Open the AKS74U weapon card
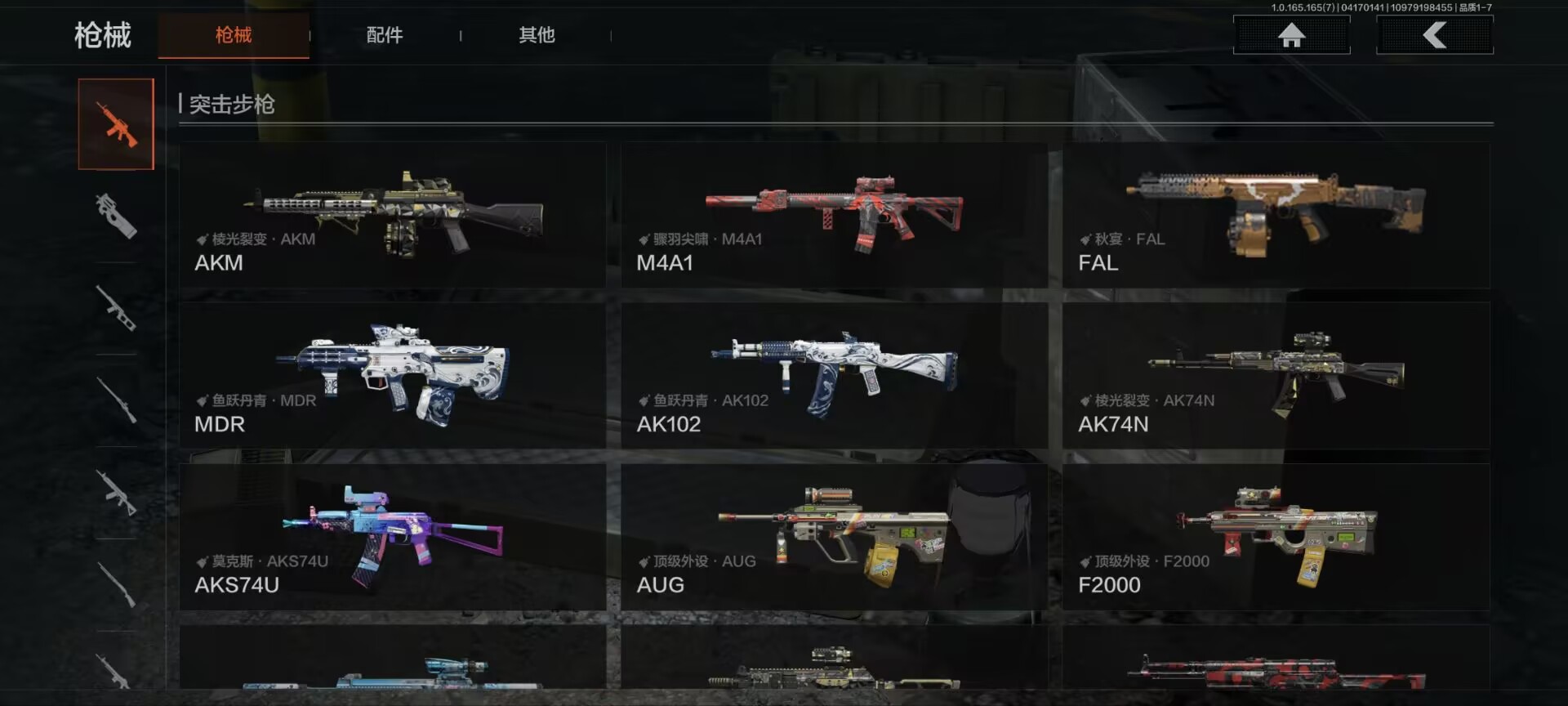 (393, 537)
